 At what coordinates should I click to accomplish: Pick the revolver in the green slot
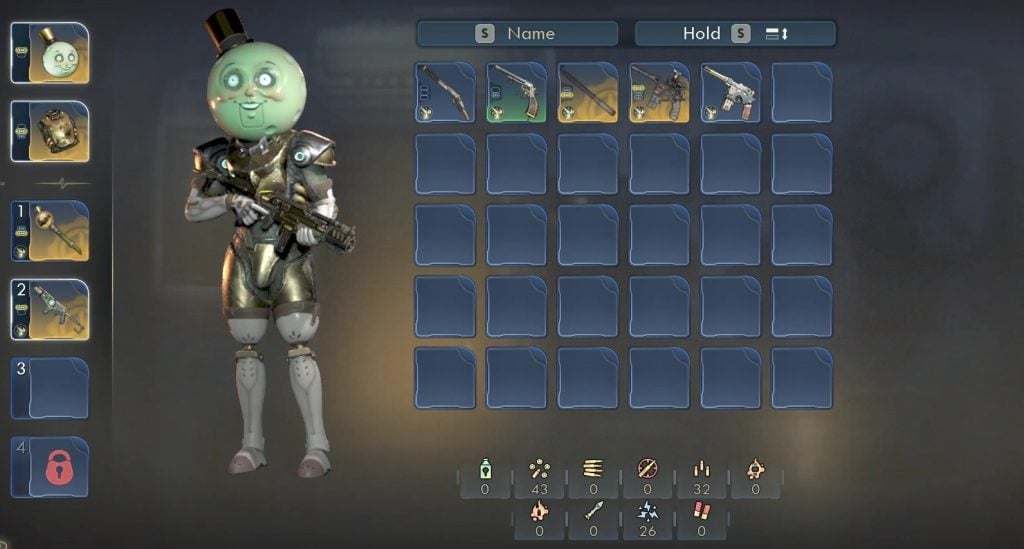tap(517, 92)
